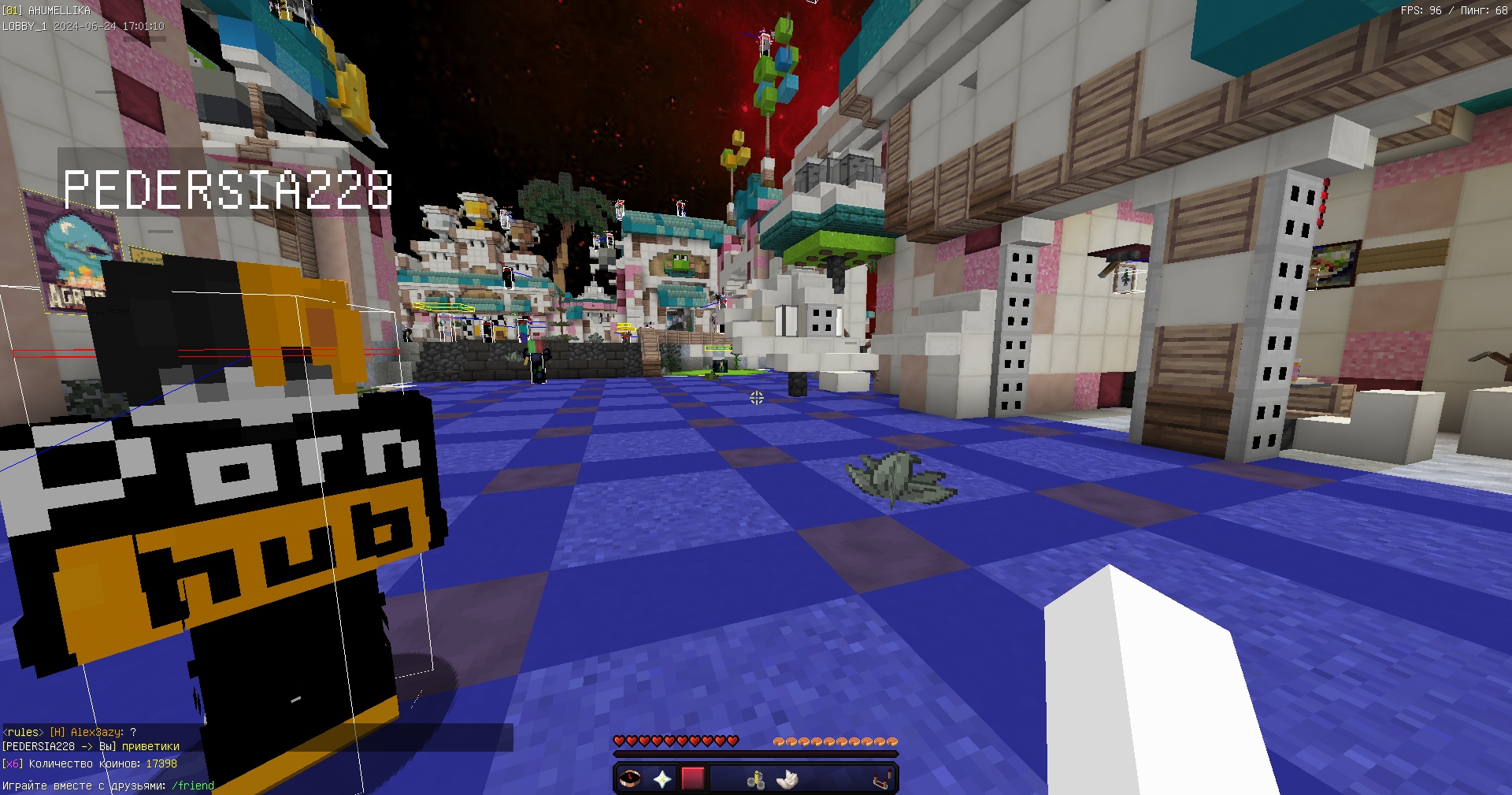Click AlexGazy's name in chat

pos(96,732)
